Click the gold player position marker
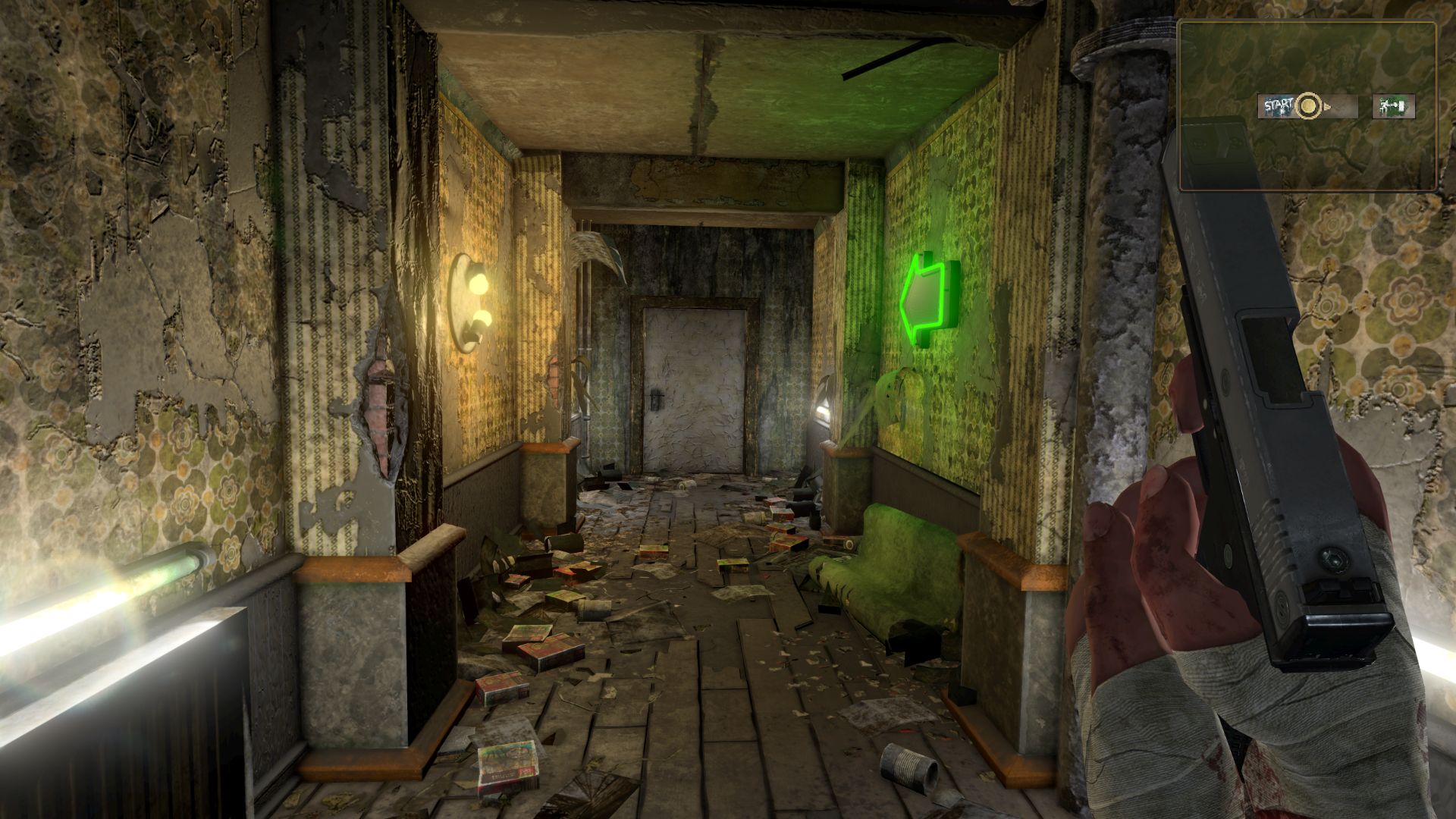This screenshot has width=1456, height=819. click(1308, 106)
